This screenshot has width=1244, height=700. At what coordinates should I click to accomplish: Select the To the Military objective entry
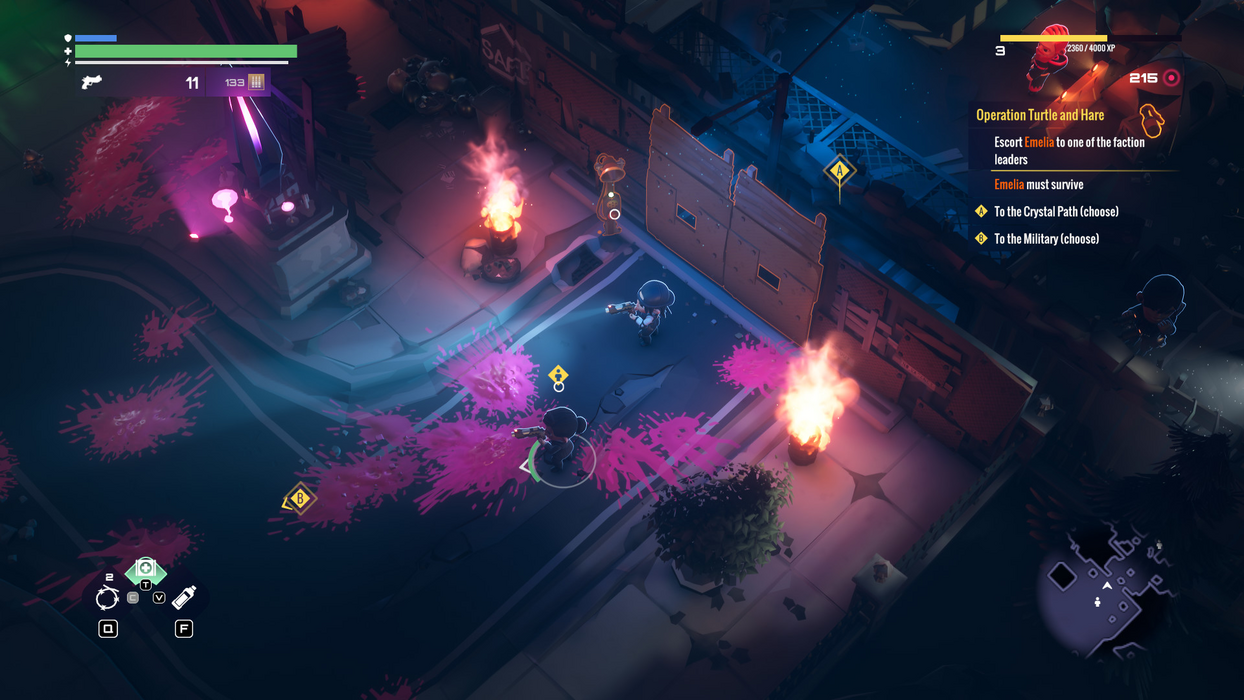[1045, 239]
